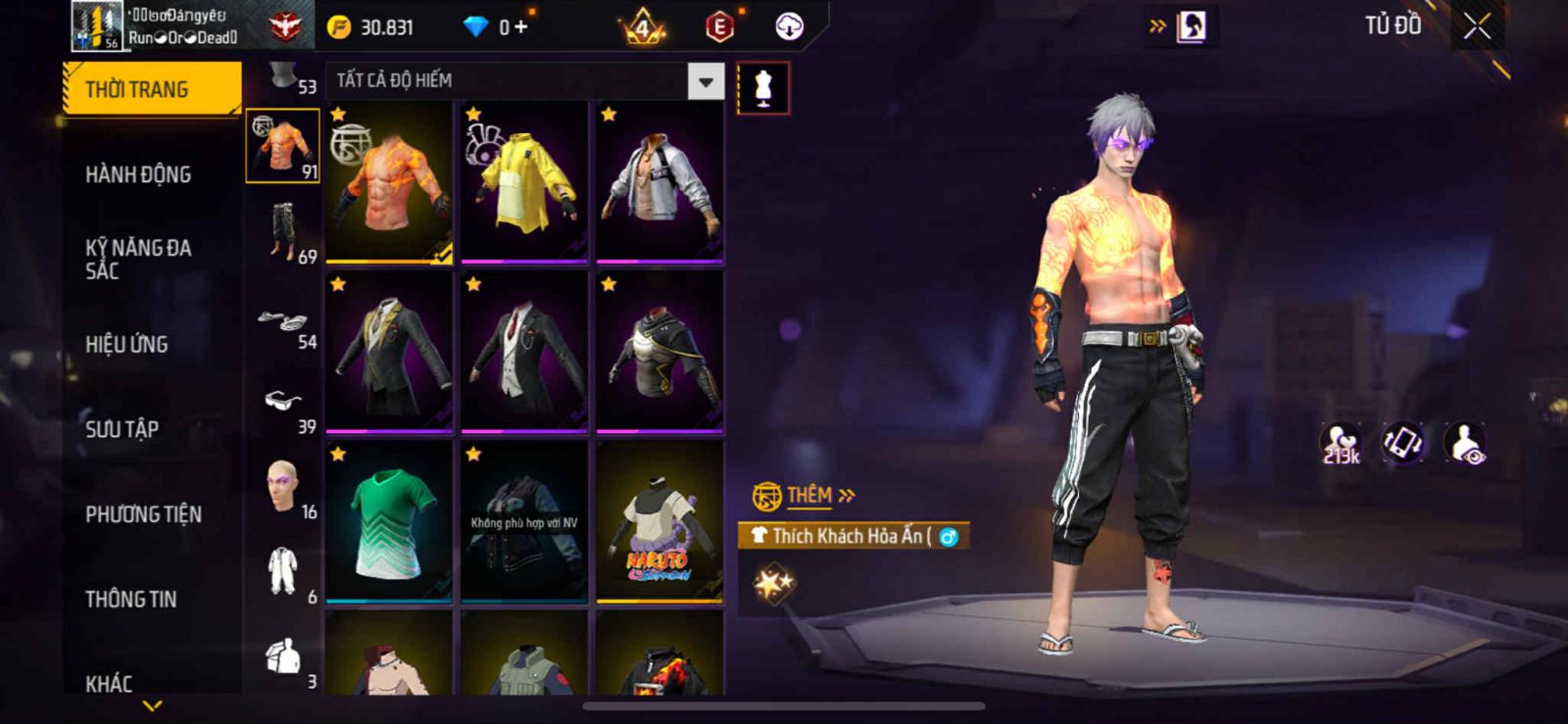Pick the green gradient t-shirt
The height and width of the screenshot is (724, 1568).
[389, 521]
